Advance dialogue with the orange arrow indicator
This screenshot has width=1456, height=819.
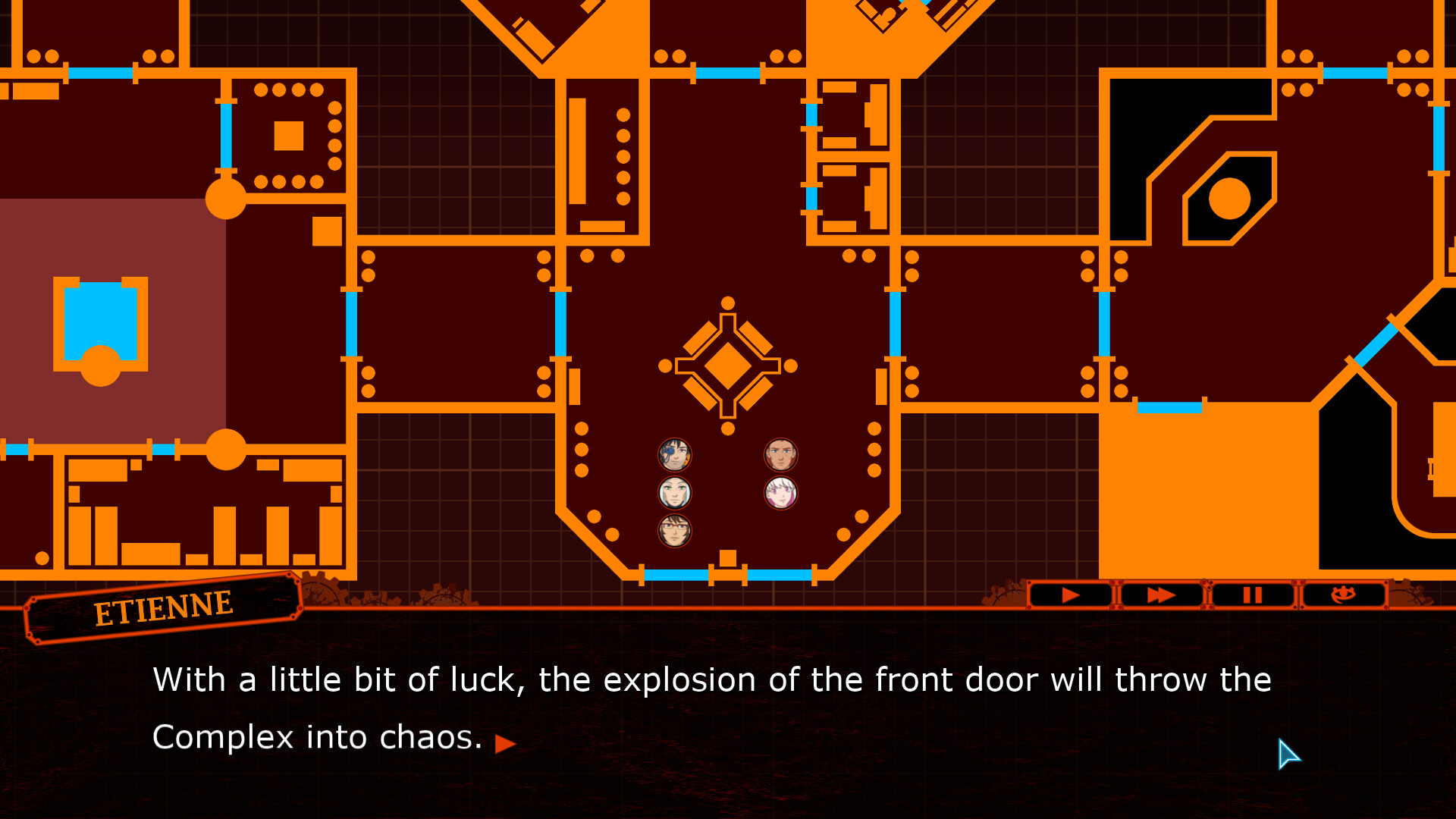coord(505,744)
